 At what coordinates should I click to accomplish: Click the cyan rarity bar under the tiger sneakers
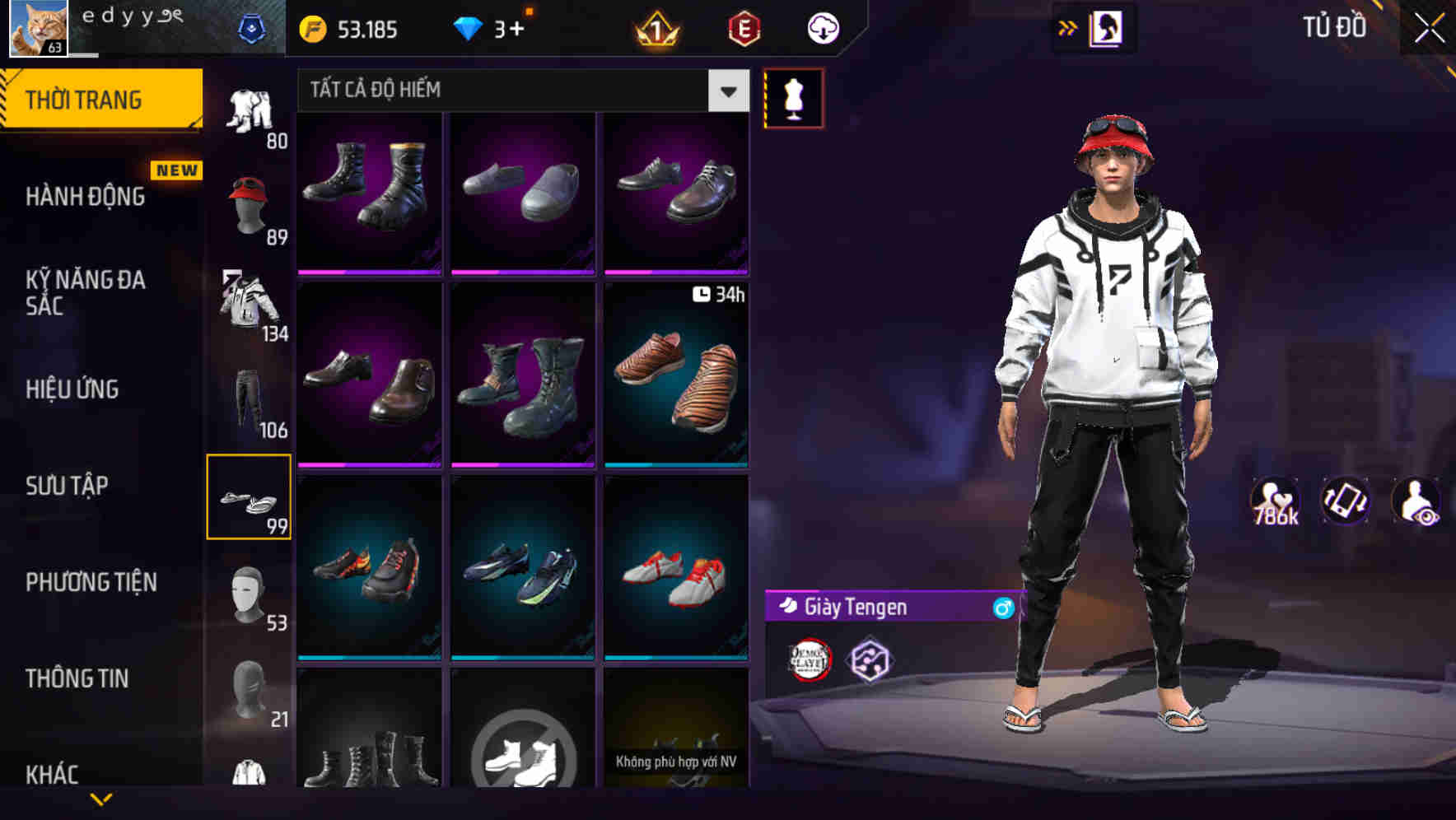coord(675,466)
